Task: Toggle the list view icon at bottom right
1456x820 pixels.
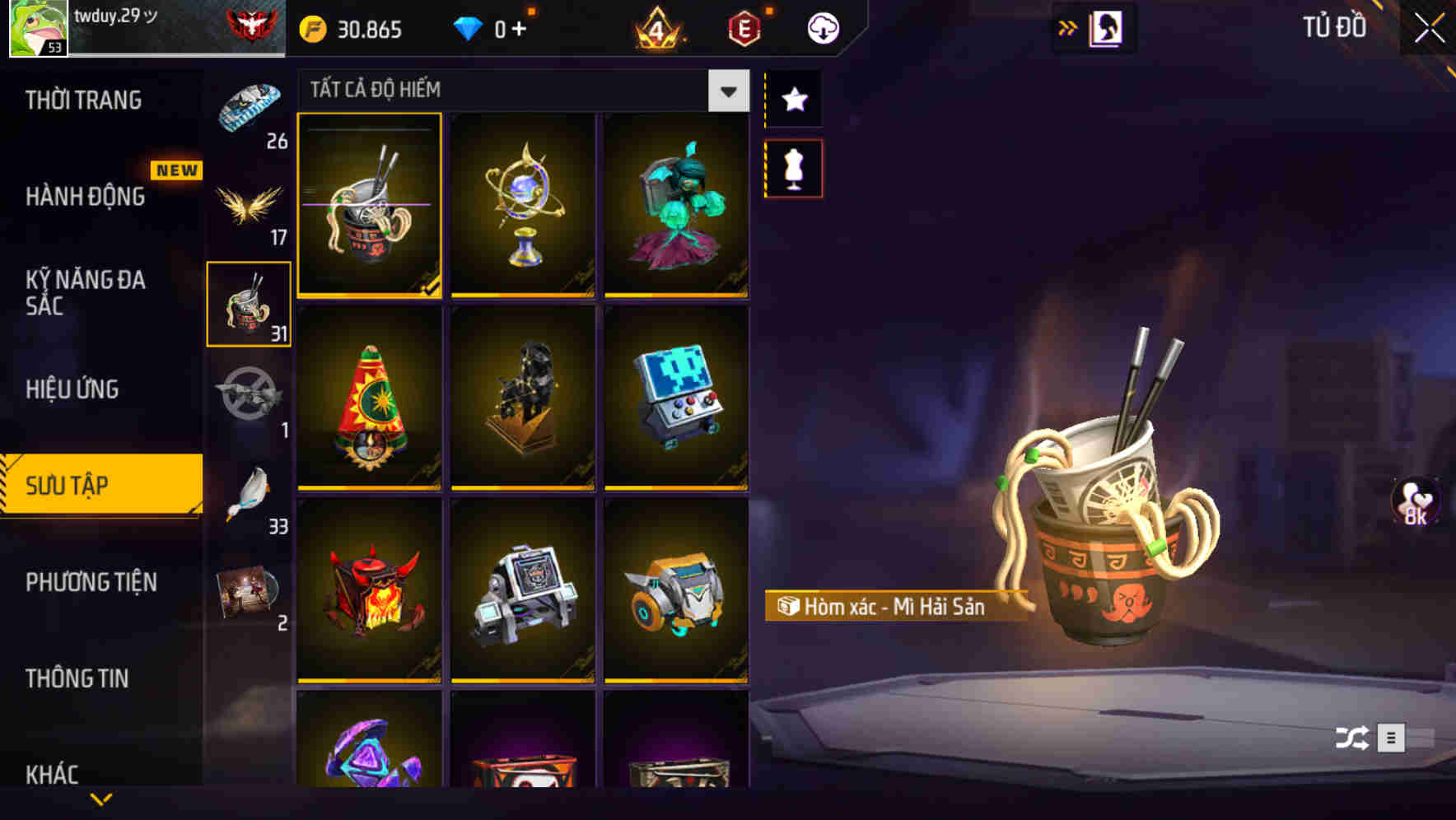Action: click(x=1393, y=735)
